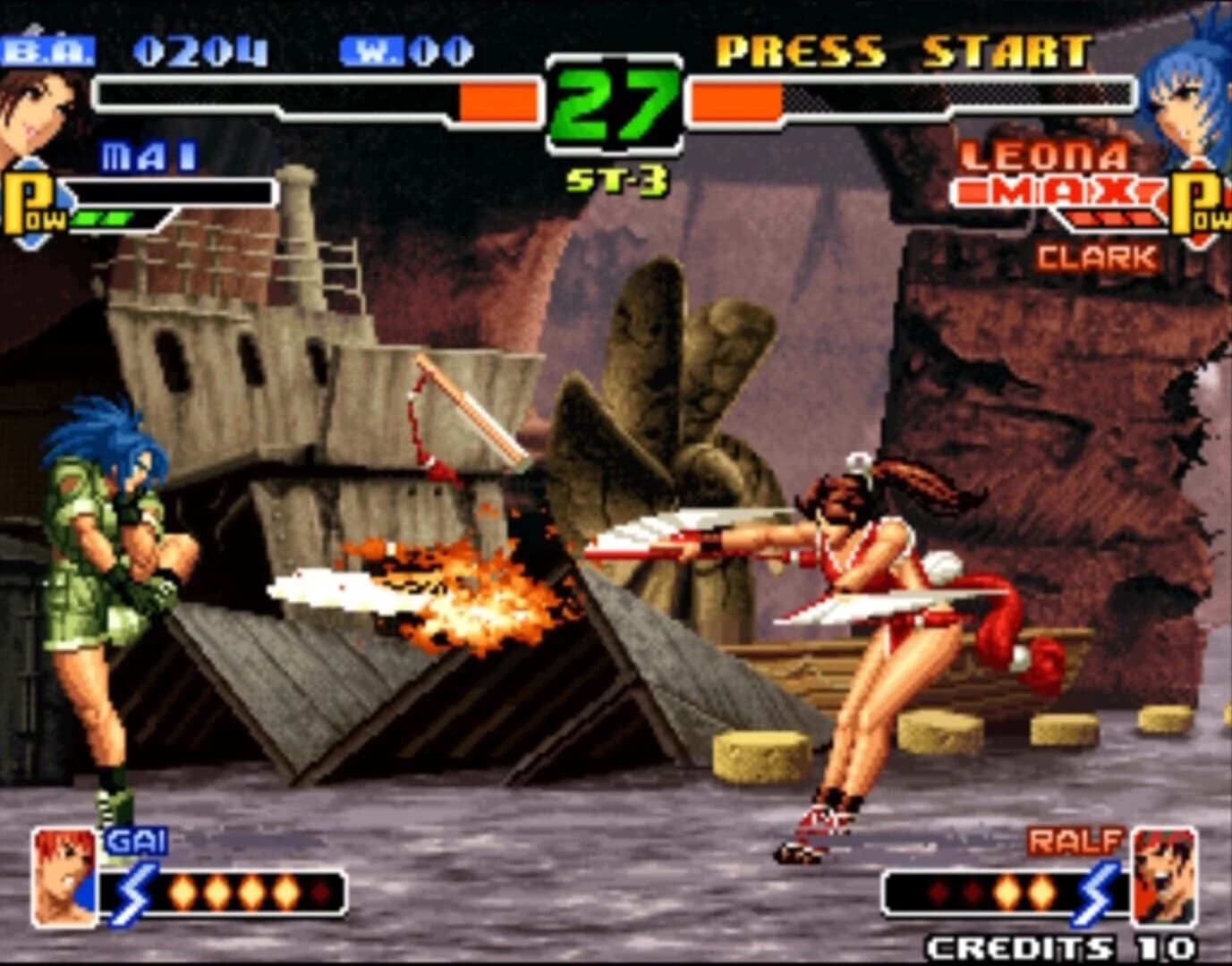Select the CLARK name label

tap(1096, 258)
